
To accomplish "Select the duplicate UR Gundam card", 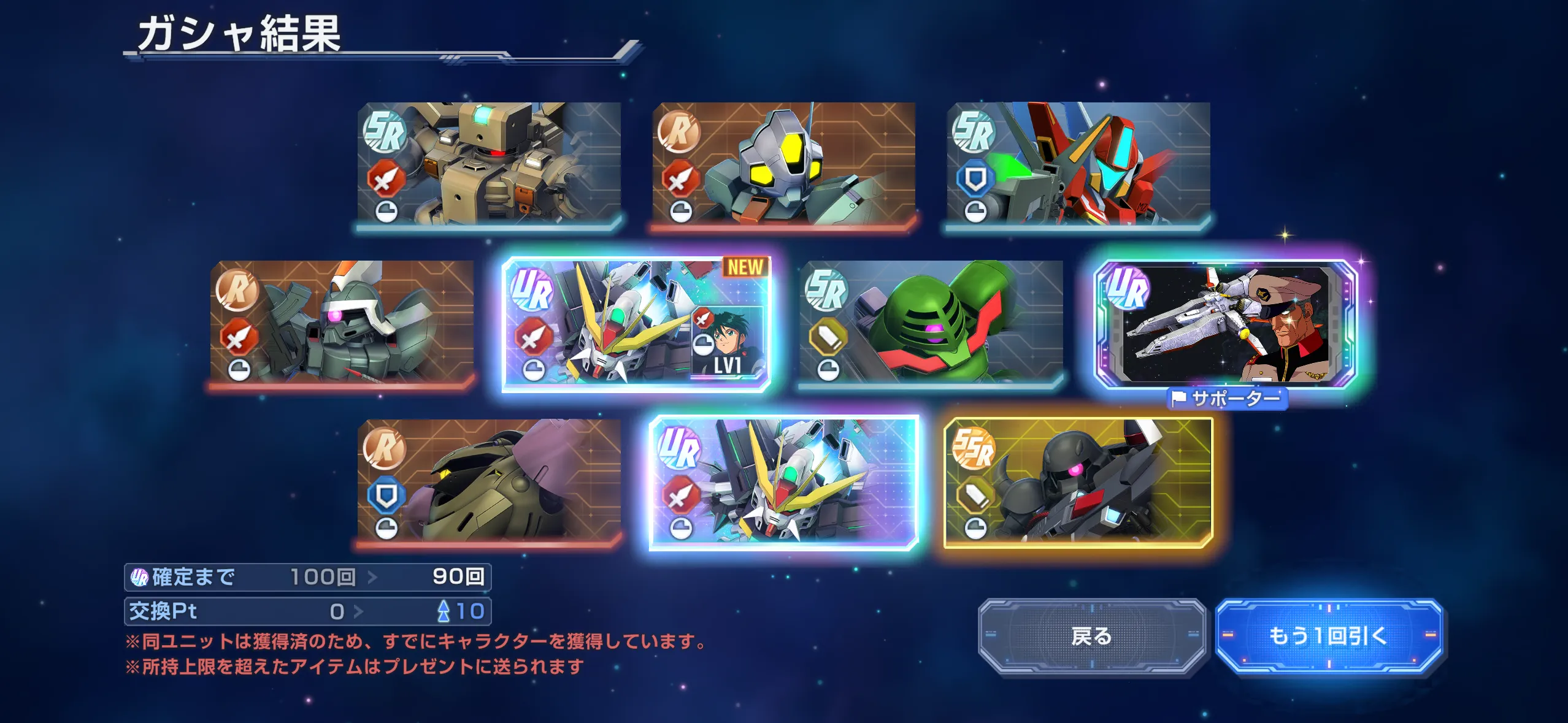I will (783, 482).
